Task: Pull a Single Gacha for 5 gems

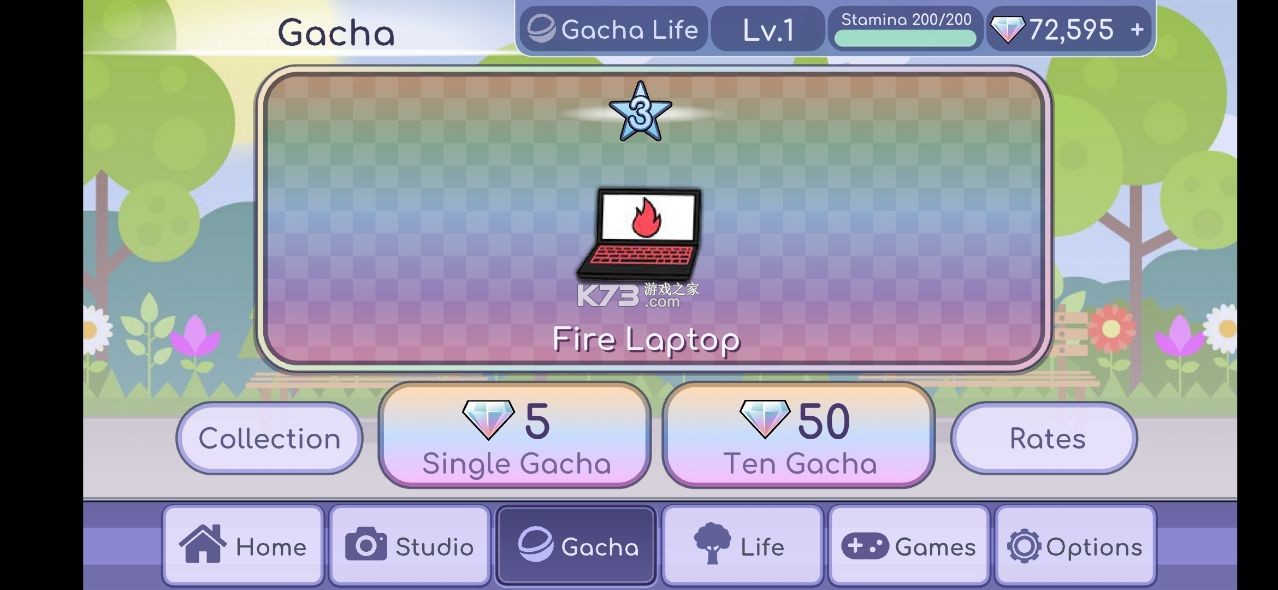Action: click(515, 436)
